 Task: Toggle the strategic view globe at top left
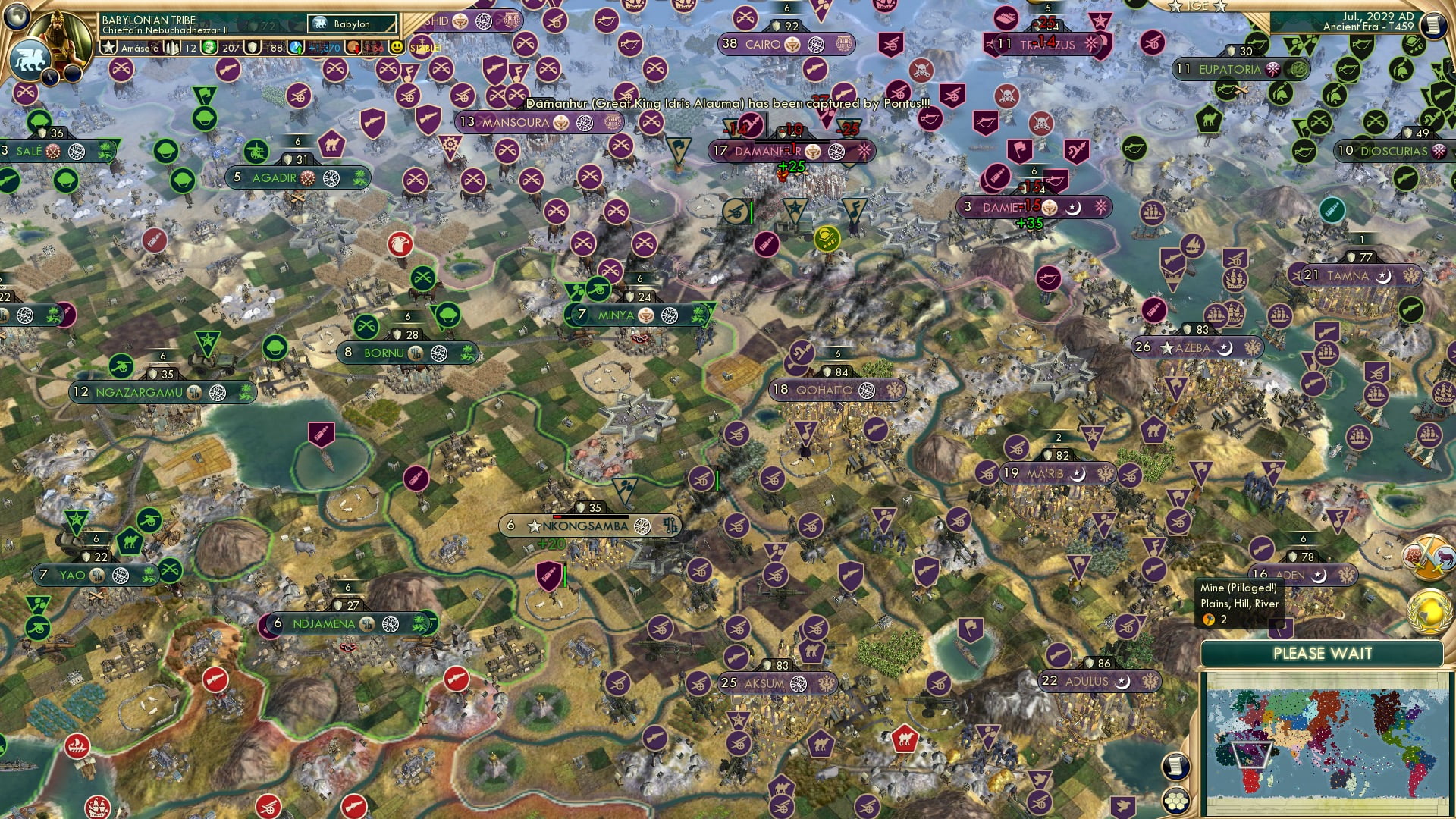(16, 15)
